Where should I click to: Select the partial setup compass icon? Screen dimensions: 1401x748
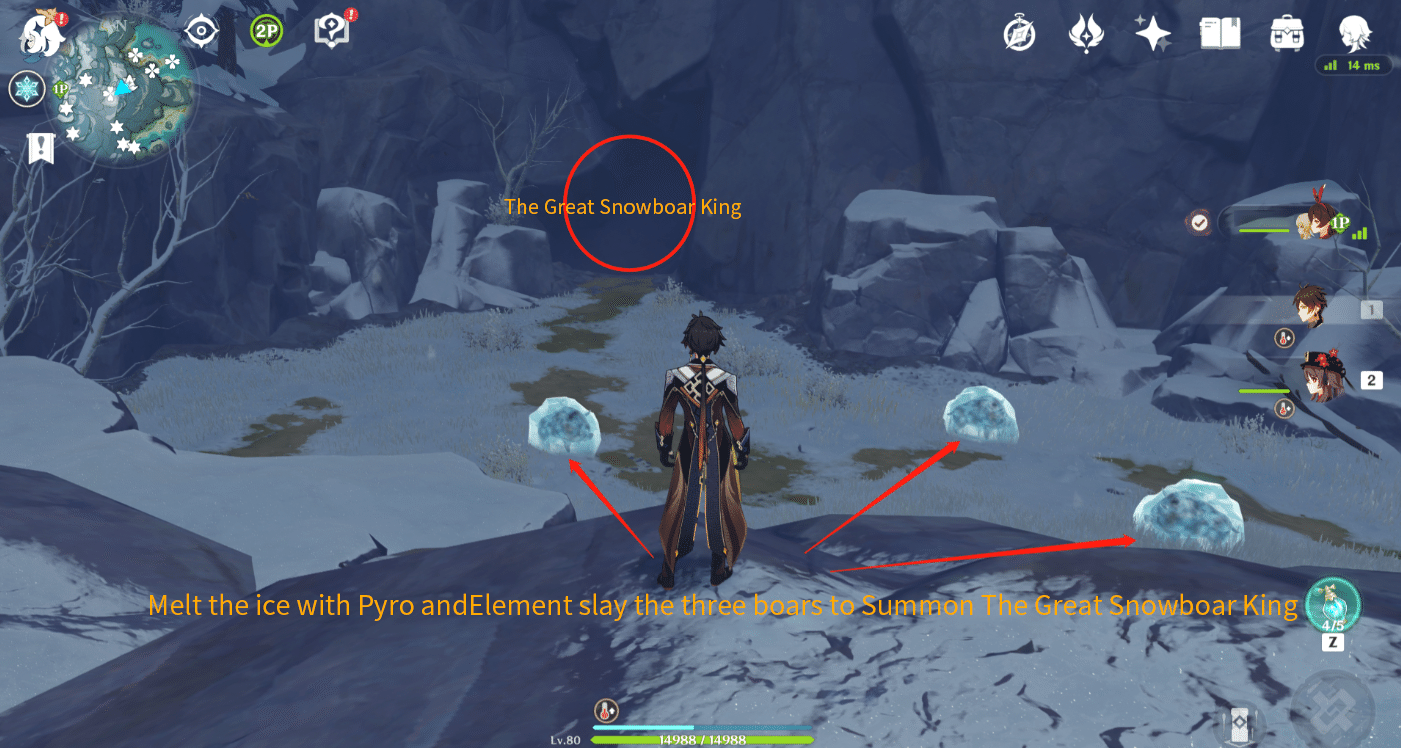click(x=200, y=32)
